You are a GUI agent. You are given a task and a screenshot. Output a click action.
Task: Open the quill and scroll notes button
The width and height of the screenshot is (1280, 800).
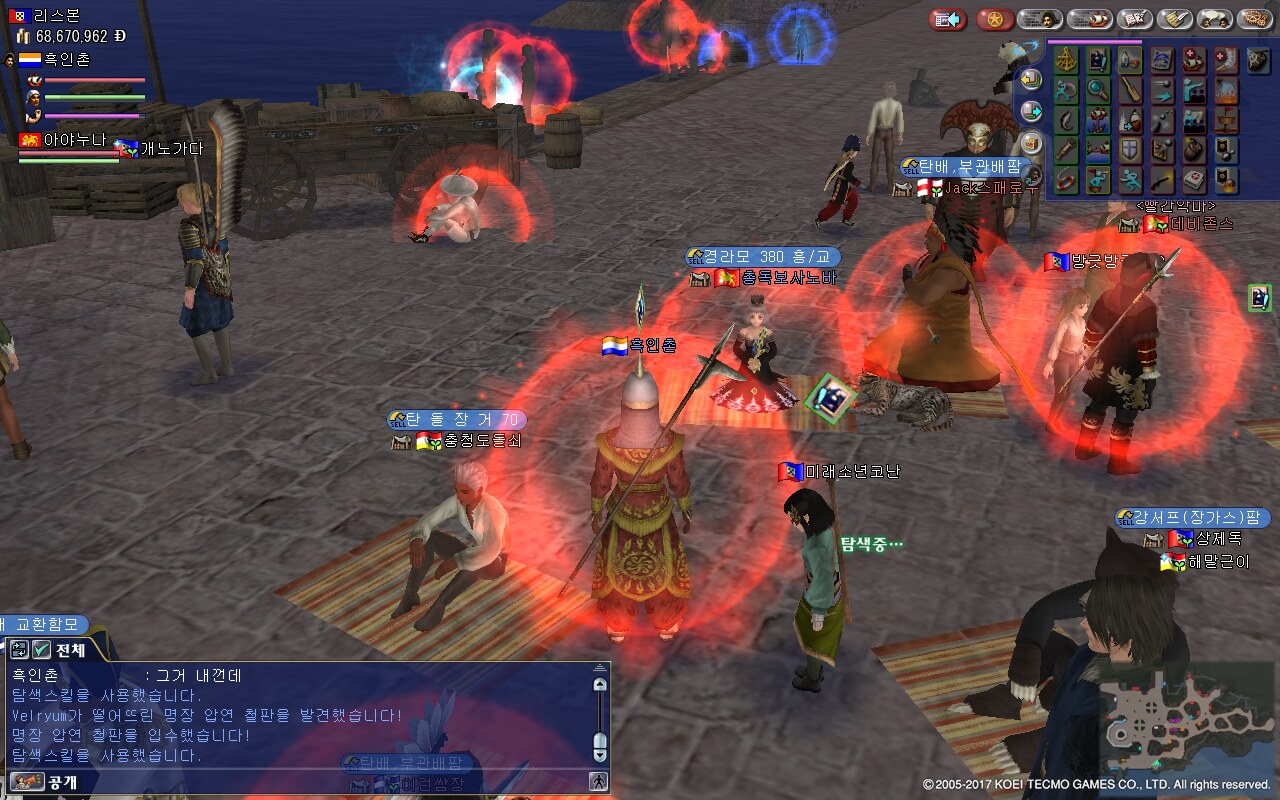(x=1174, y=19)
